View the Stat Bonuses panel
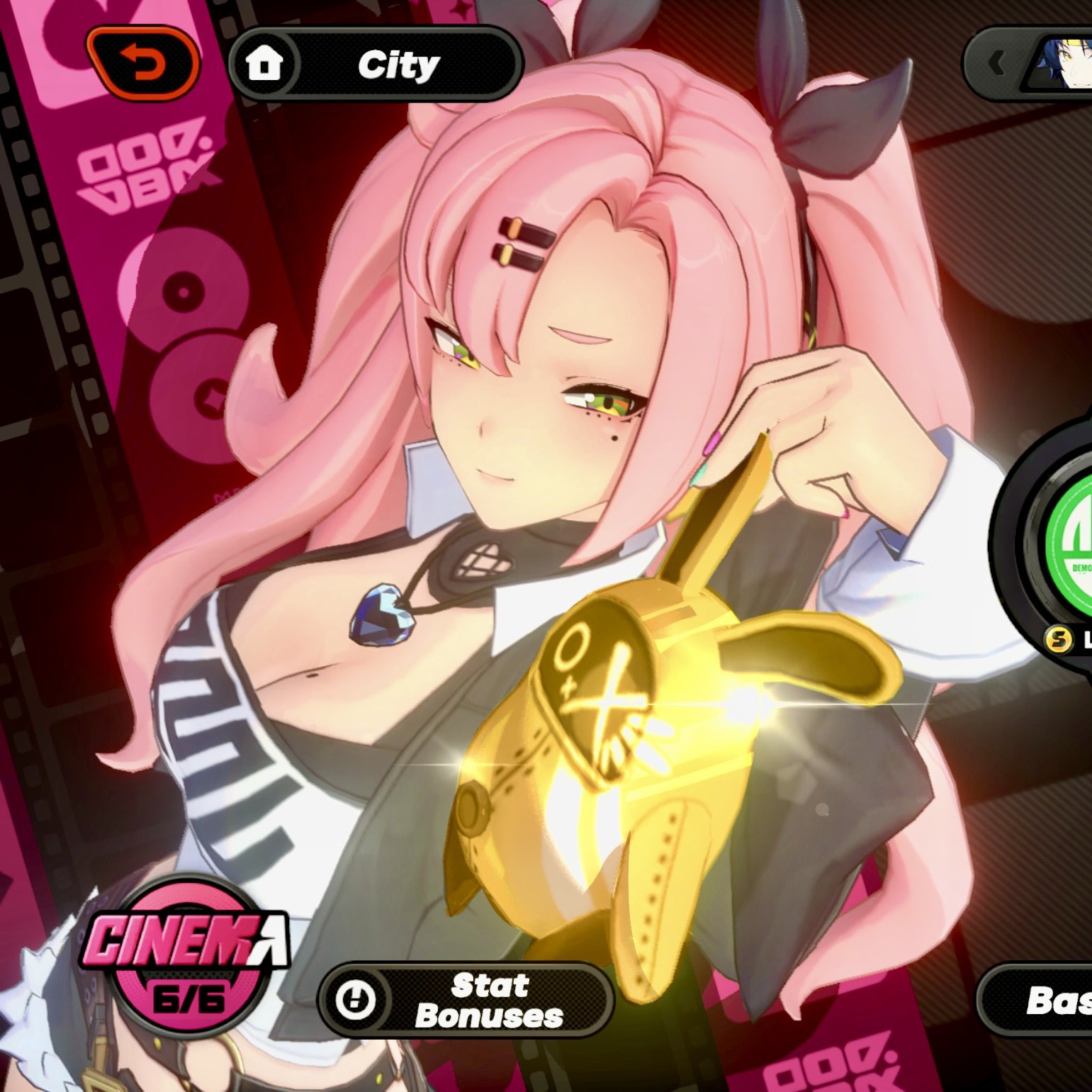 pos(465,1000)
